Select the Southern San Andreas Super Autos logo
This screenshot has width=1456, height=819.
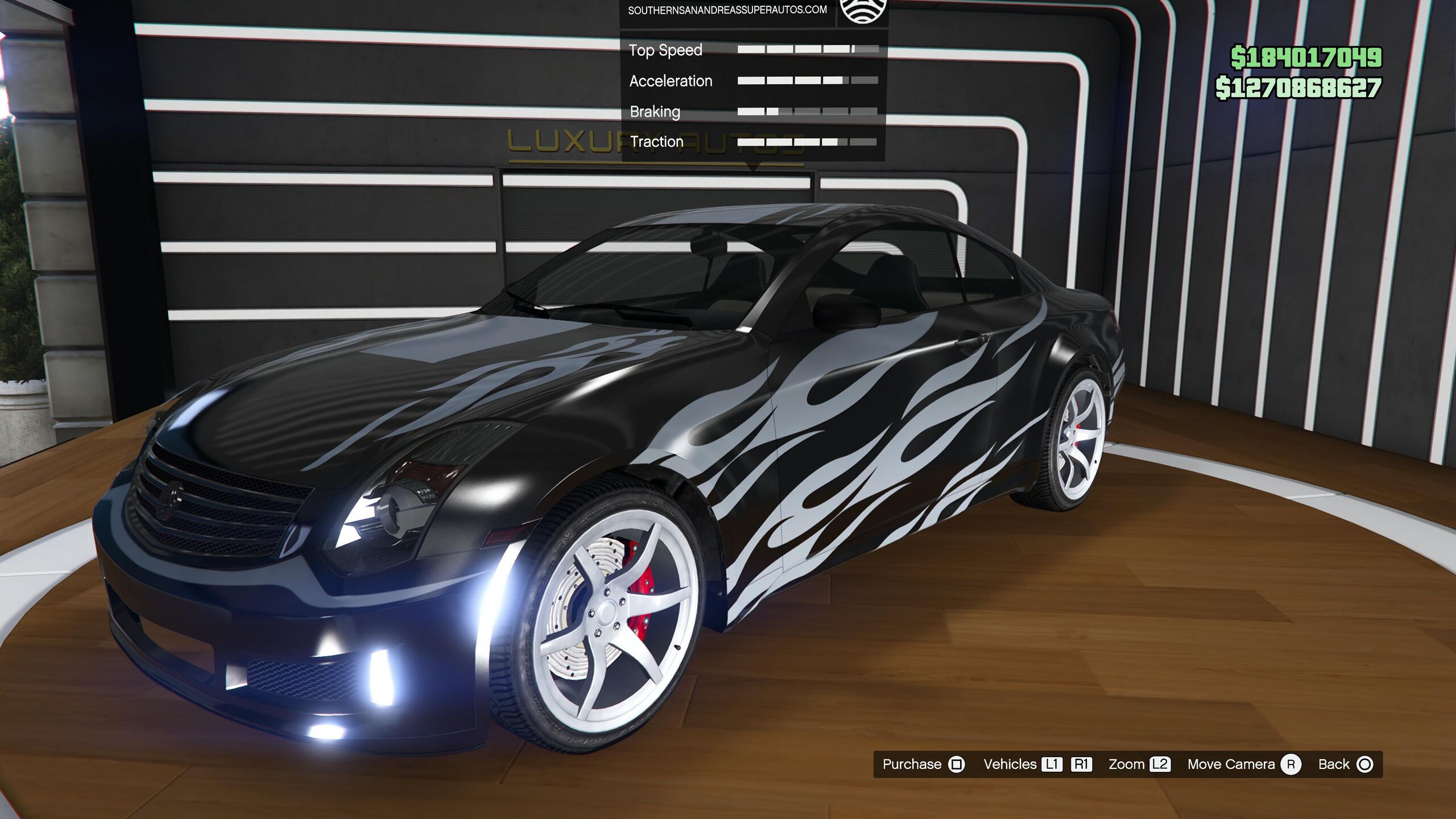pyautogui.click(x=863, y=10)
